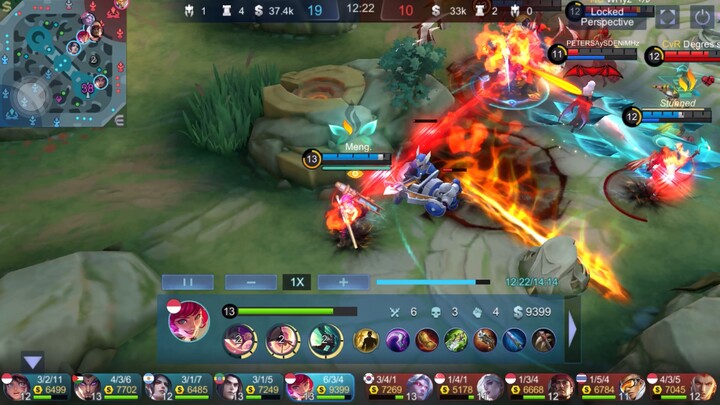Collapse the player bar with the down arrow
Image resolution: width=720 pixels, height=405 pixels.
pos(33,362)
